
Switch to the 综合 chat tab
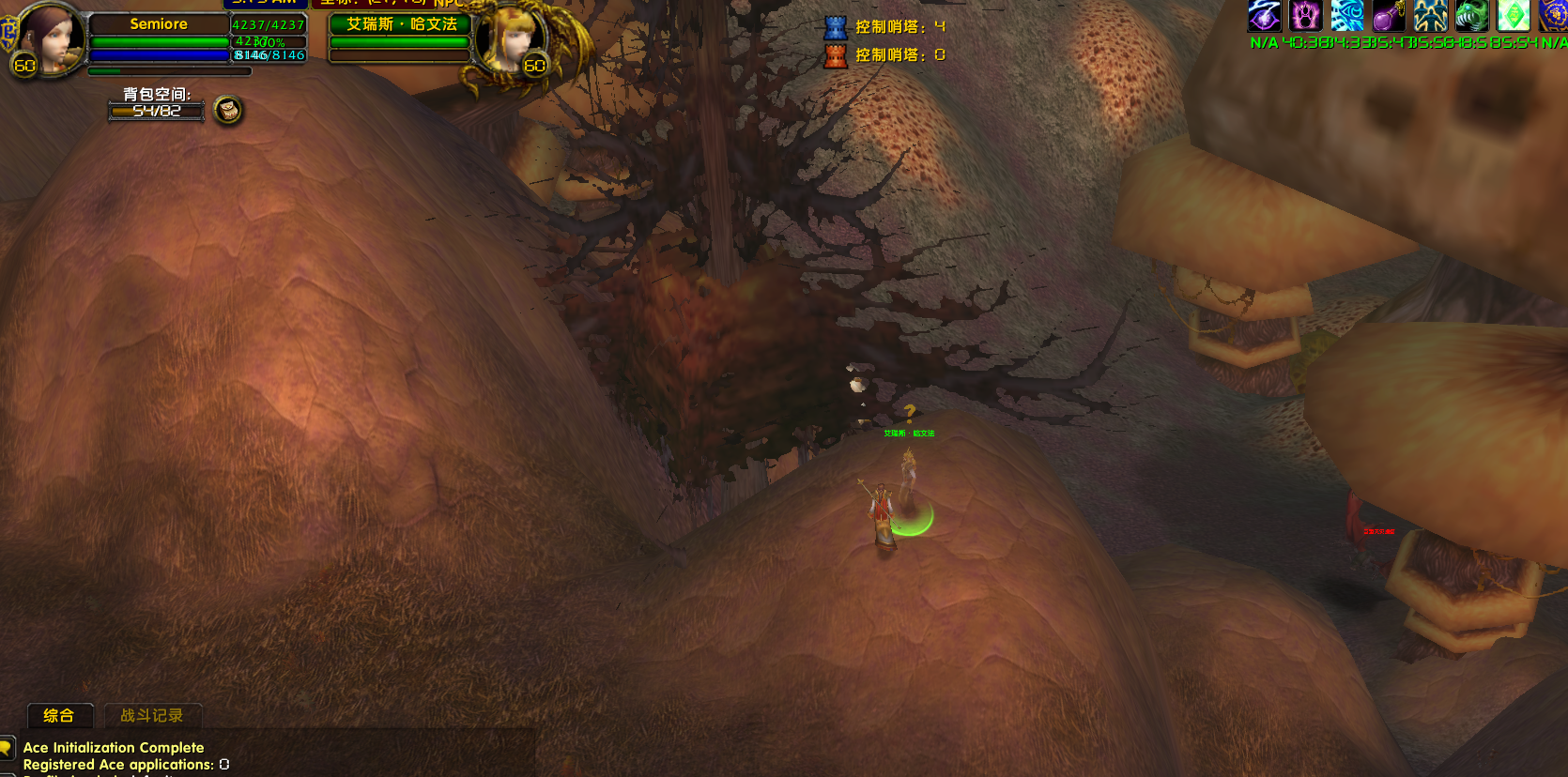(59, 715)
